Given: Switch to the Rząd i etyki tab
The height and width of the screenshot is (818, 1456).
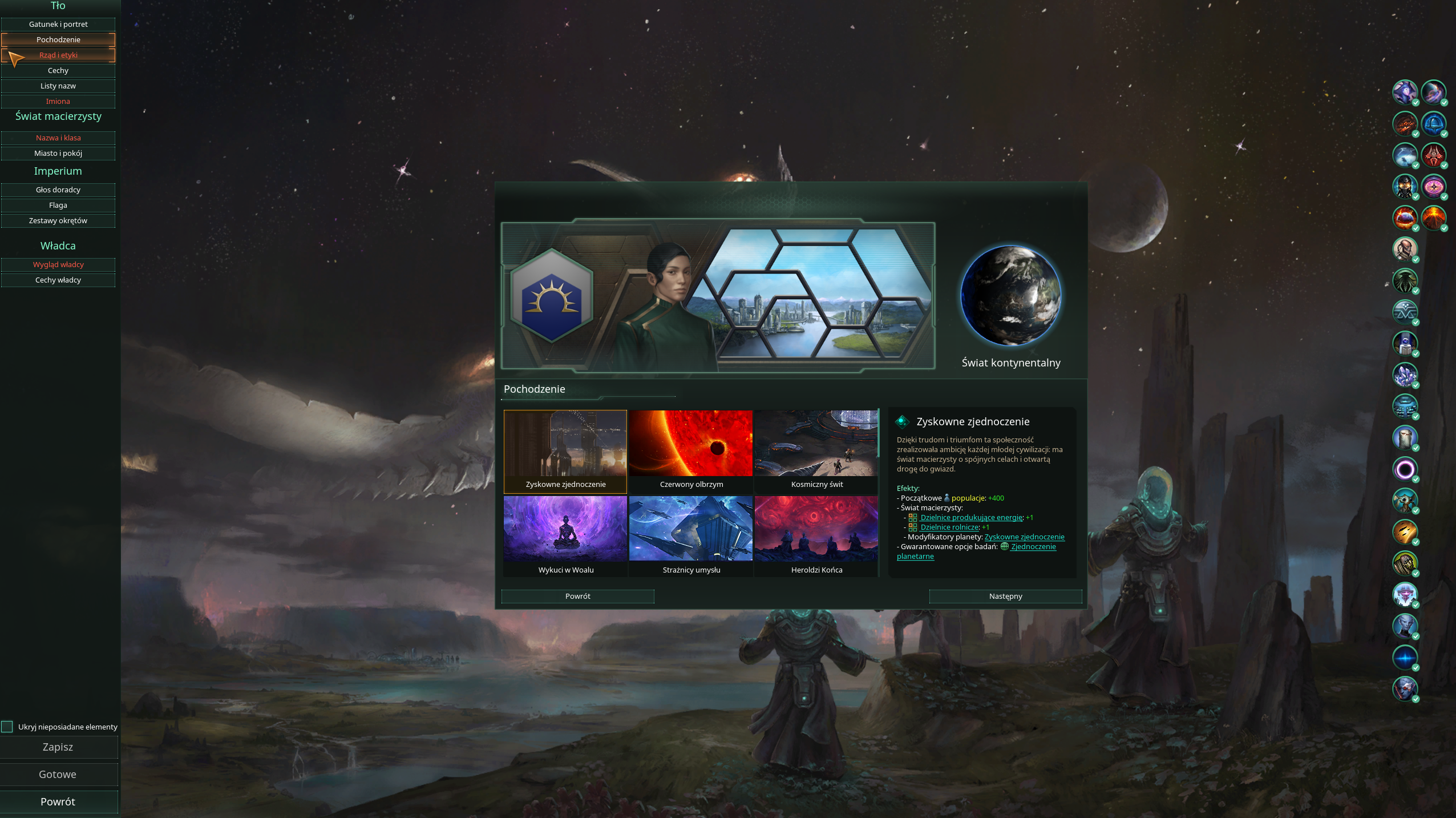Looking at the screenshot, I should click(59, 55).
